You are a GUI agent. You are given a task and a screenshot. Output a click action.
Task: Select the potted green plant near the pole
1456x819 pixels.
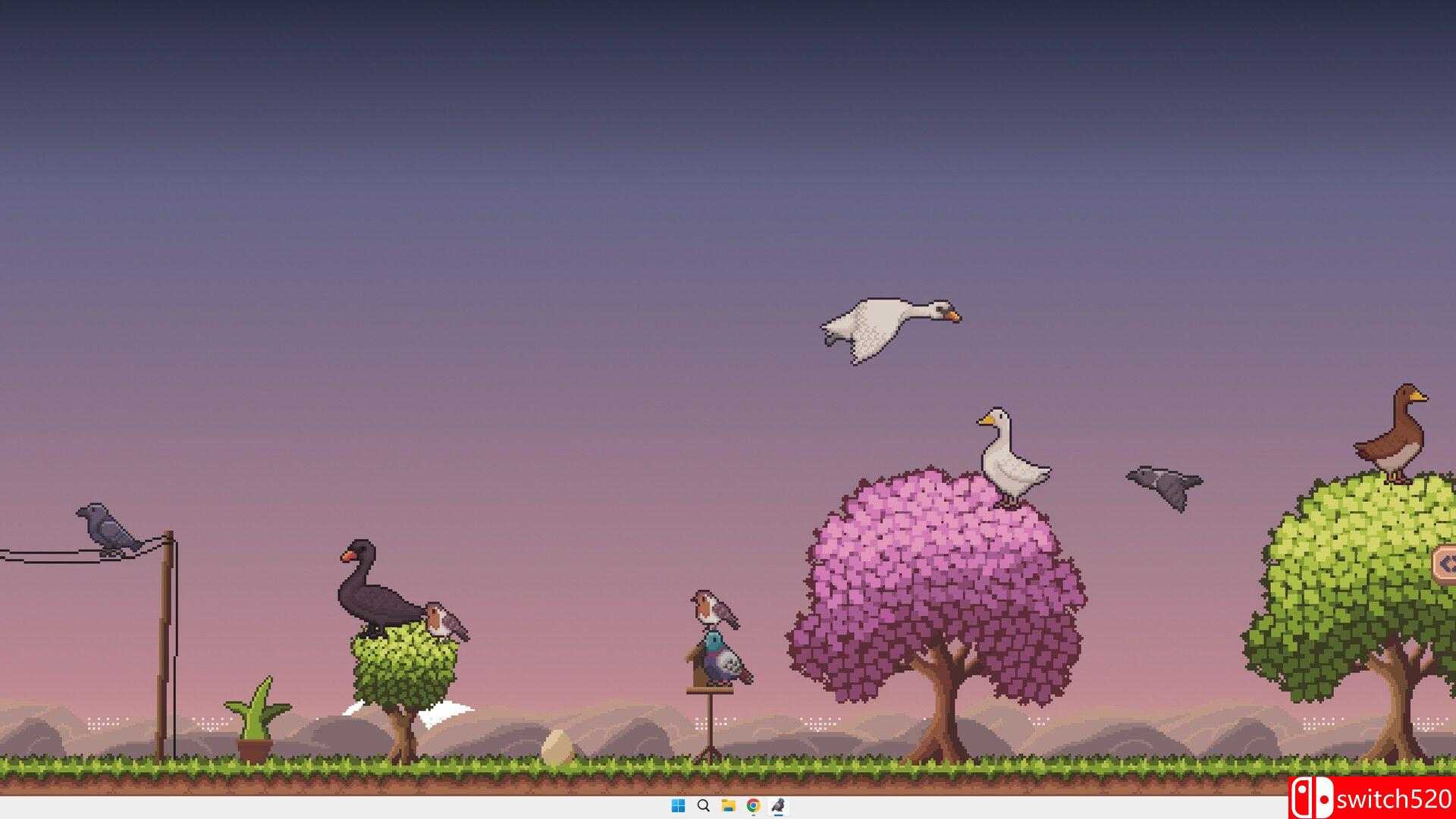click(256, 717)
